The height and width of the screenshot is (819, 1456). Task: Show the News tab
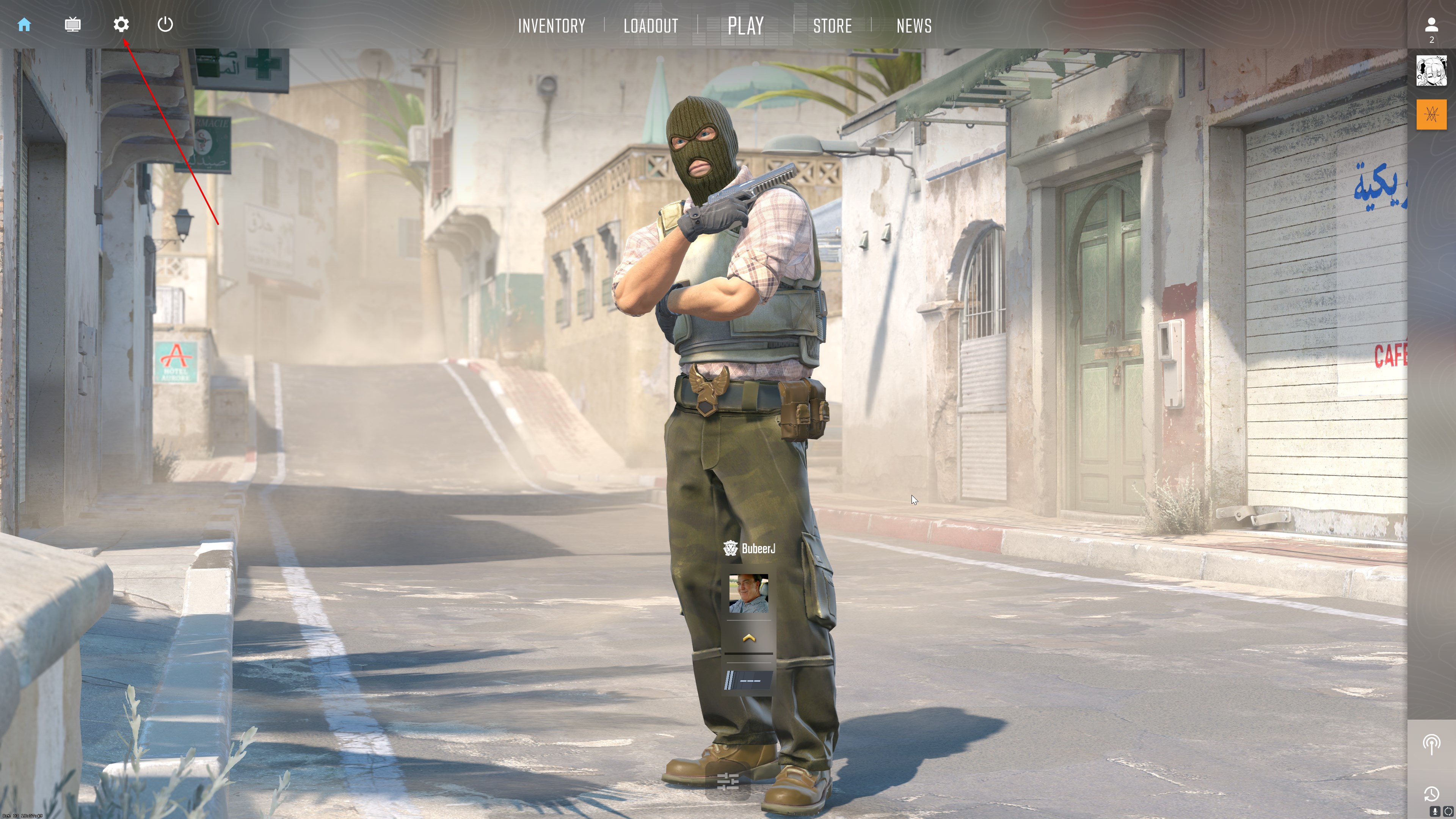coord(914,26)
